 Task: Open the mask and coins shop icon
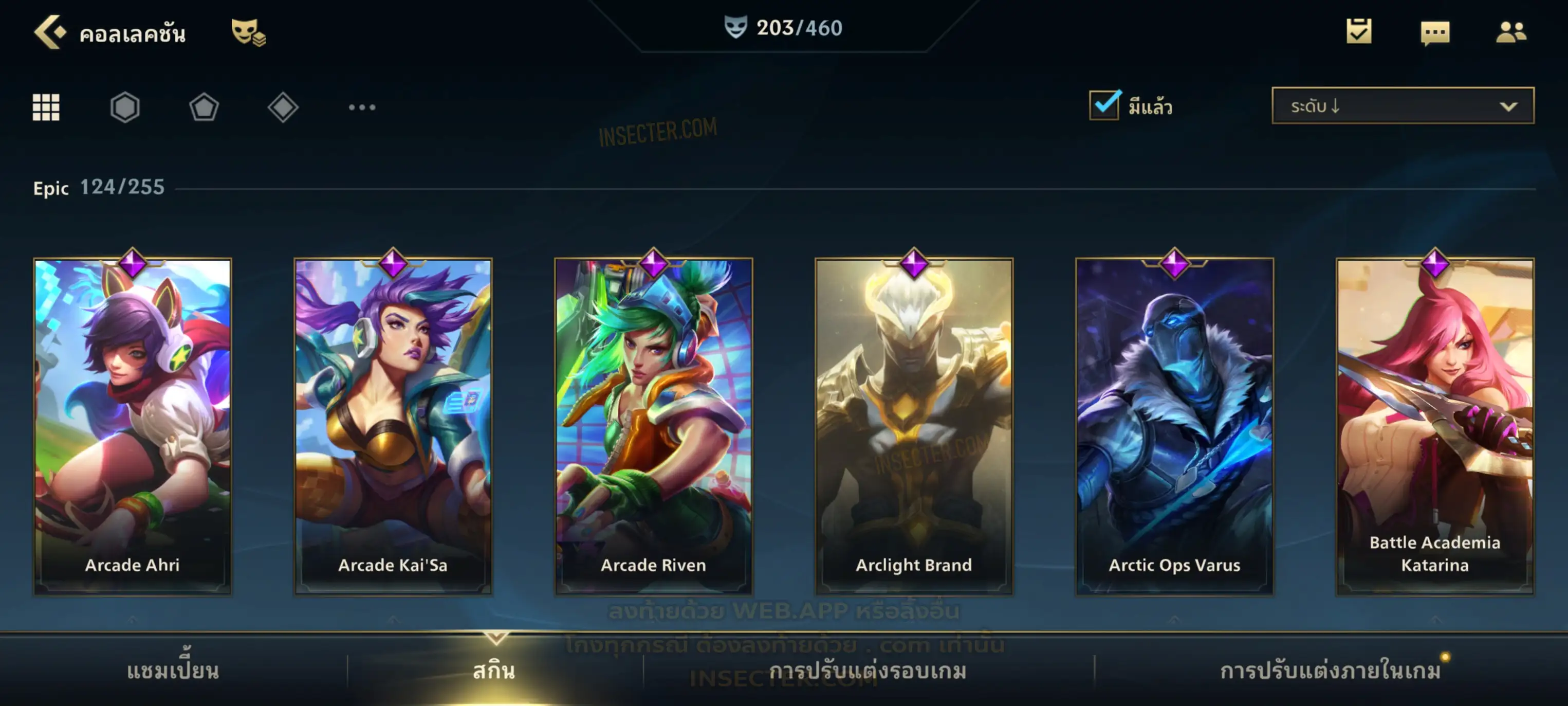pyautogui.click(x=248, y=32)
